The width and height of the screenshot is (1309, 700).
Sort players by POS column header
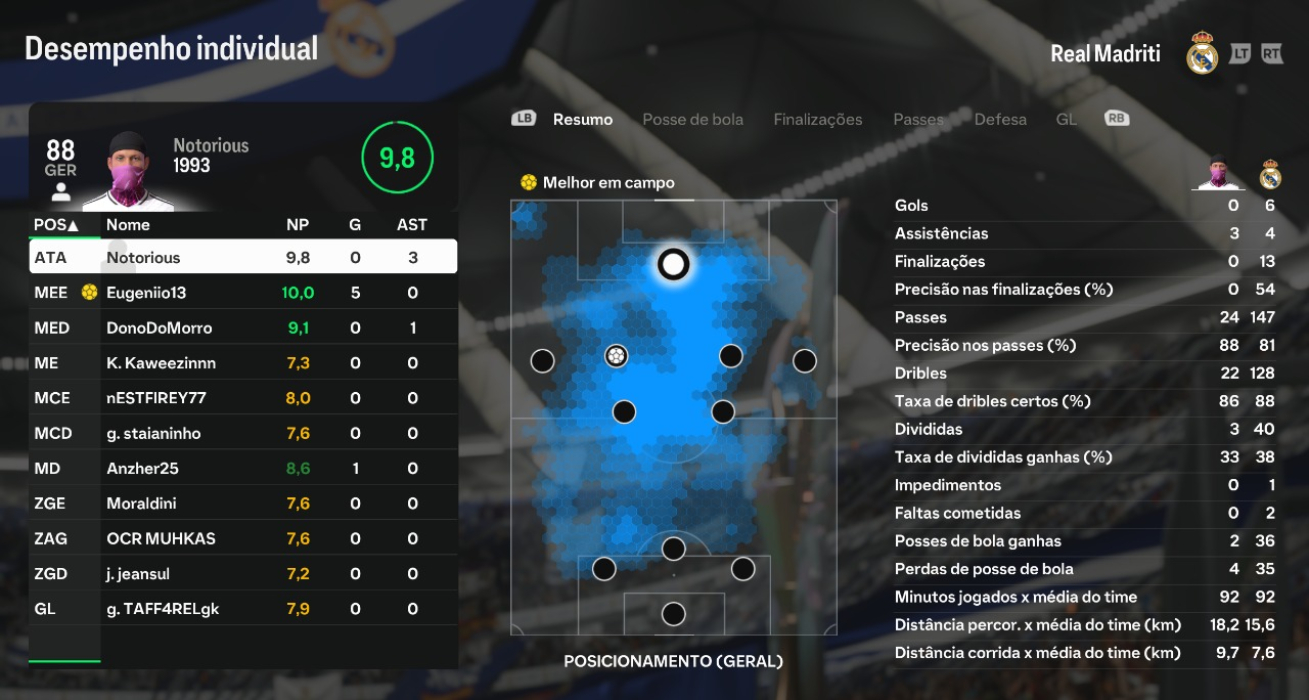(x=56, y=225)
